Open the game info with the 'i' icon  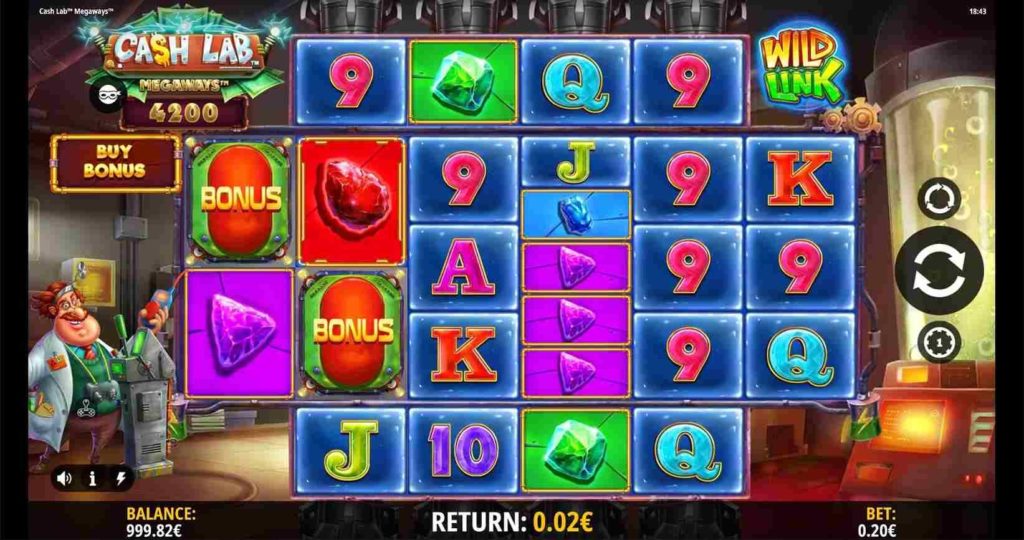tap(92, 478)
